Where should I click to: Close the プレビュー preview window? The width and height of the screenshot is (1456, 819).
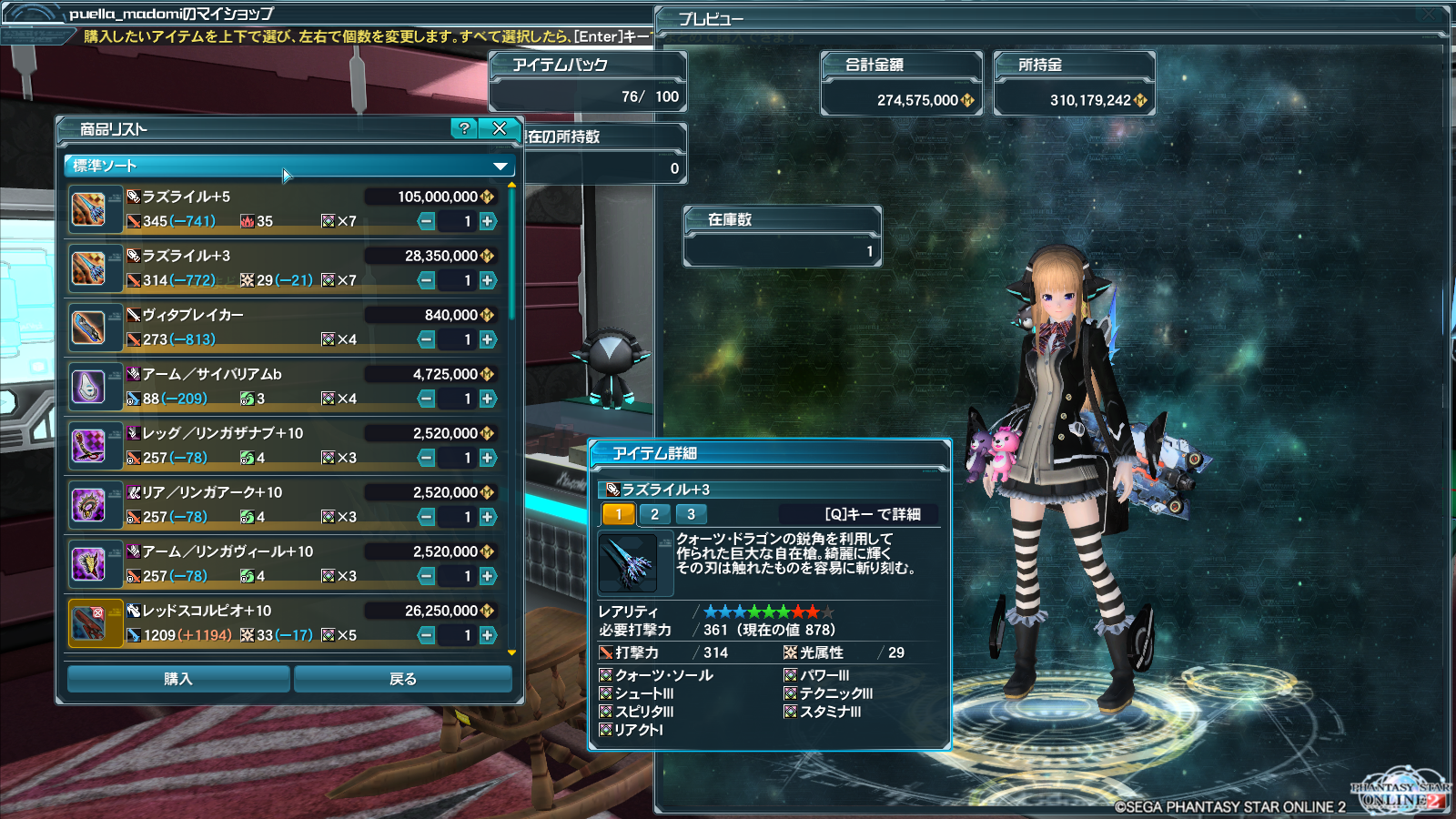[x=1429, y=15]
